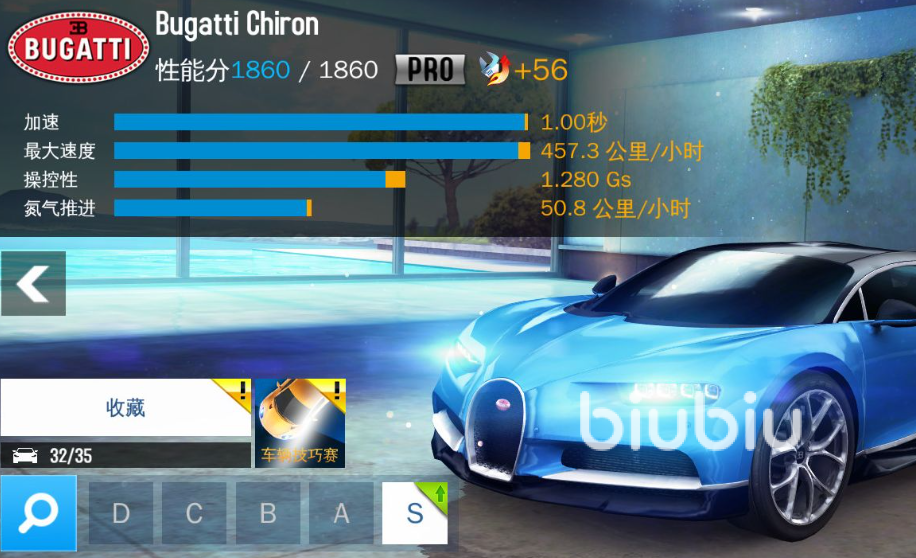
Task: Switch to class C cars
Action: point(194,514)
